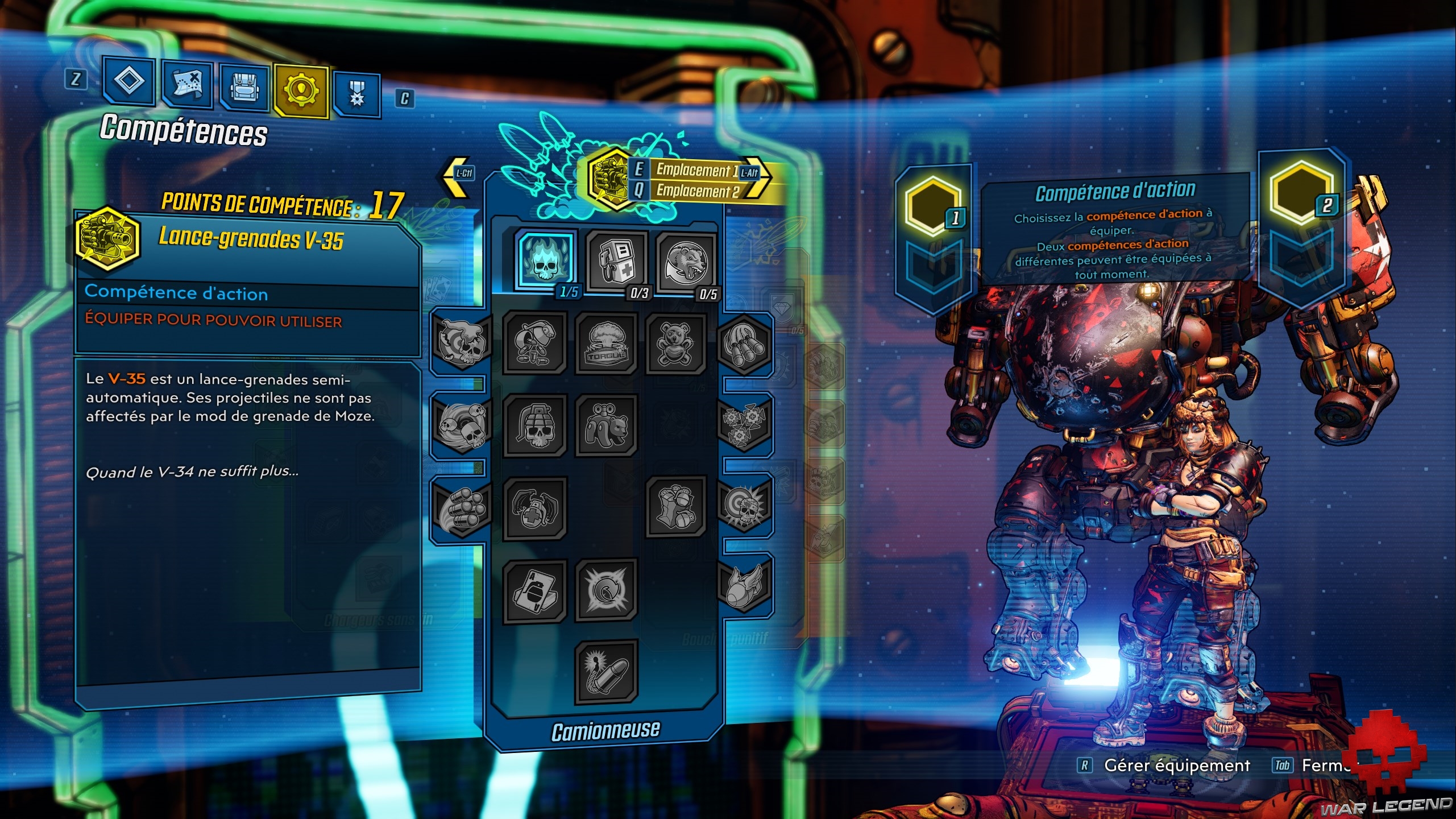1456x819 pixels.
Task: Switch to the map tab
Action: coord(187,84)
